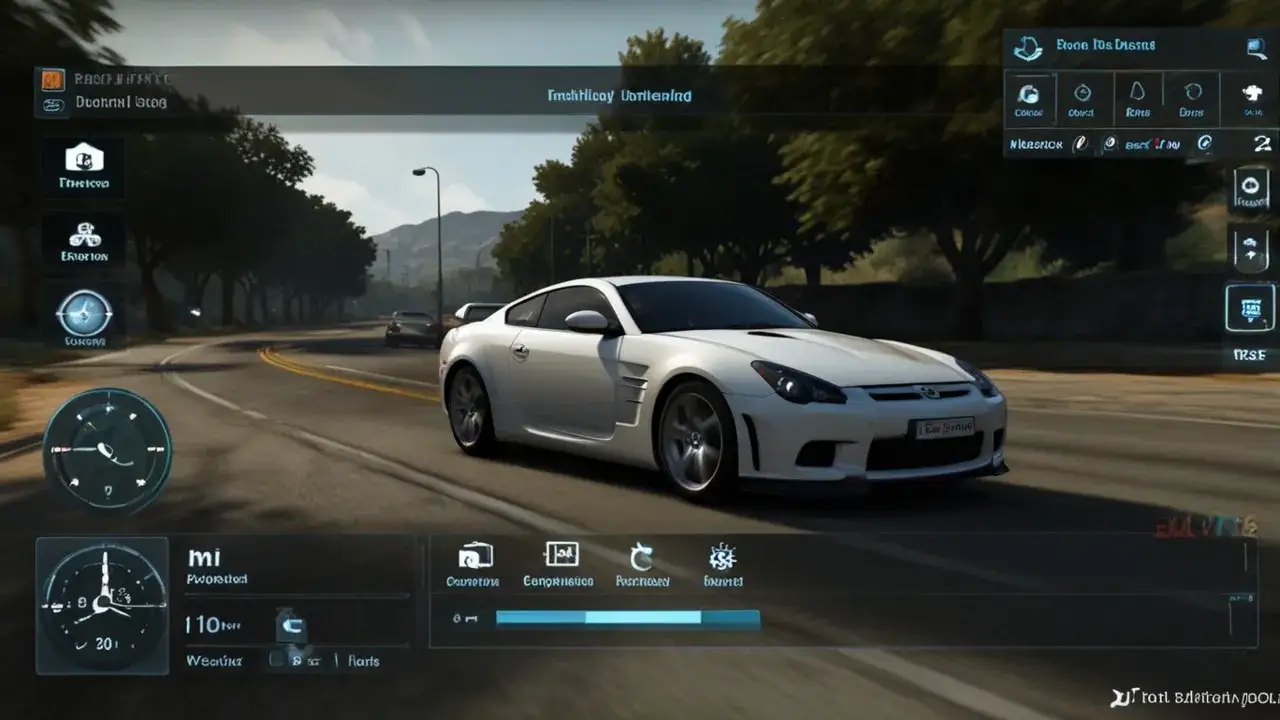Screen dimensions: 1280x720
Task: Activate the right-side button with circle icon
Action: 1251,187
